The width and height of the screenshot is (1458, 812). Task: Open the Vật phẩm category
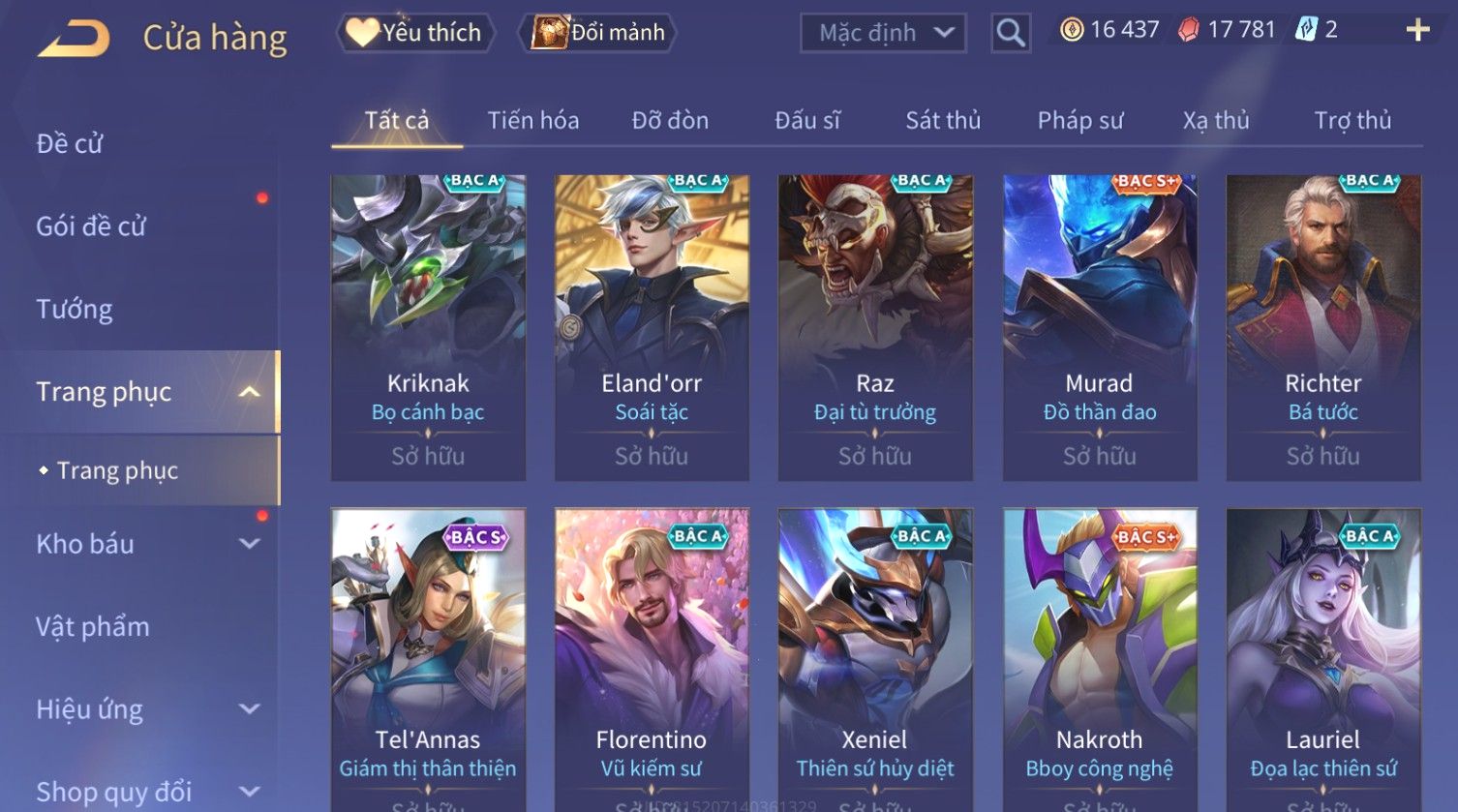tap(93, 626)
